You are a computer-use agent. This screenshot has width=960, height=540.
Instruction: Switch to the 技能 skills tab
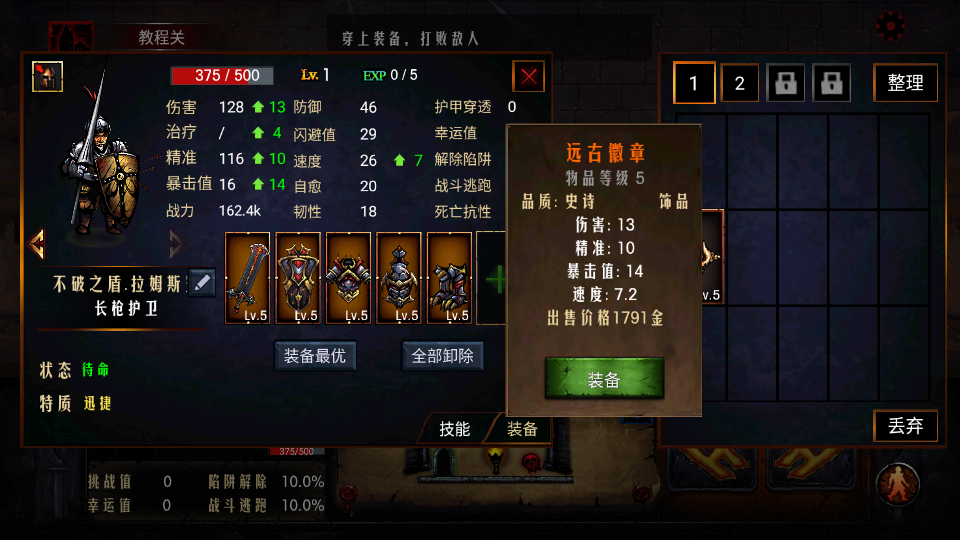454,428
